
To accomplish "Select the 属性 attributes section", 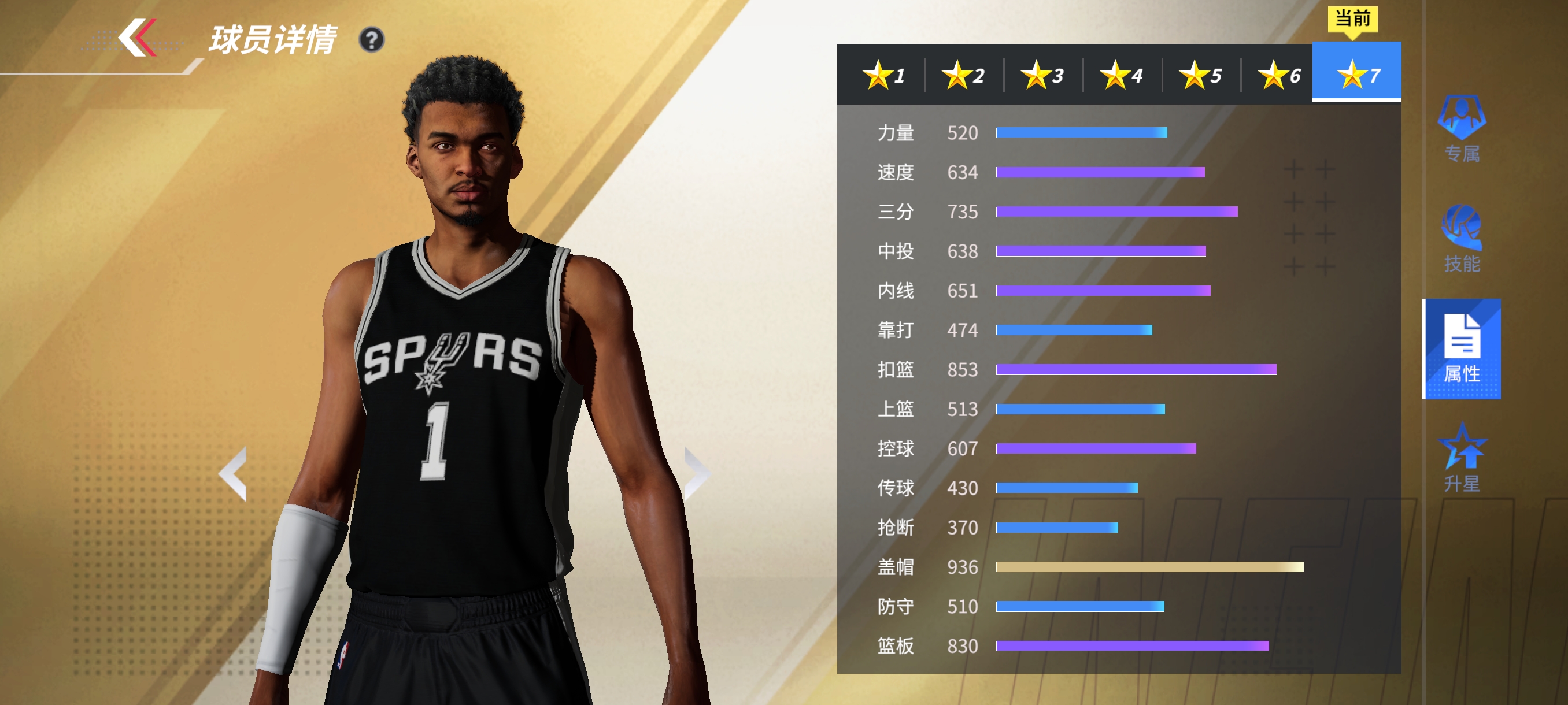I will click(1462, 349).
